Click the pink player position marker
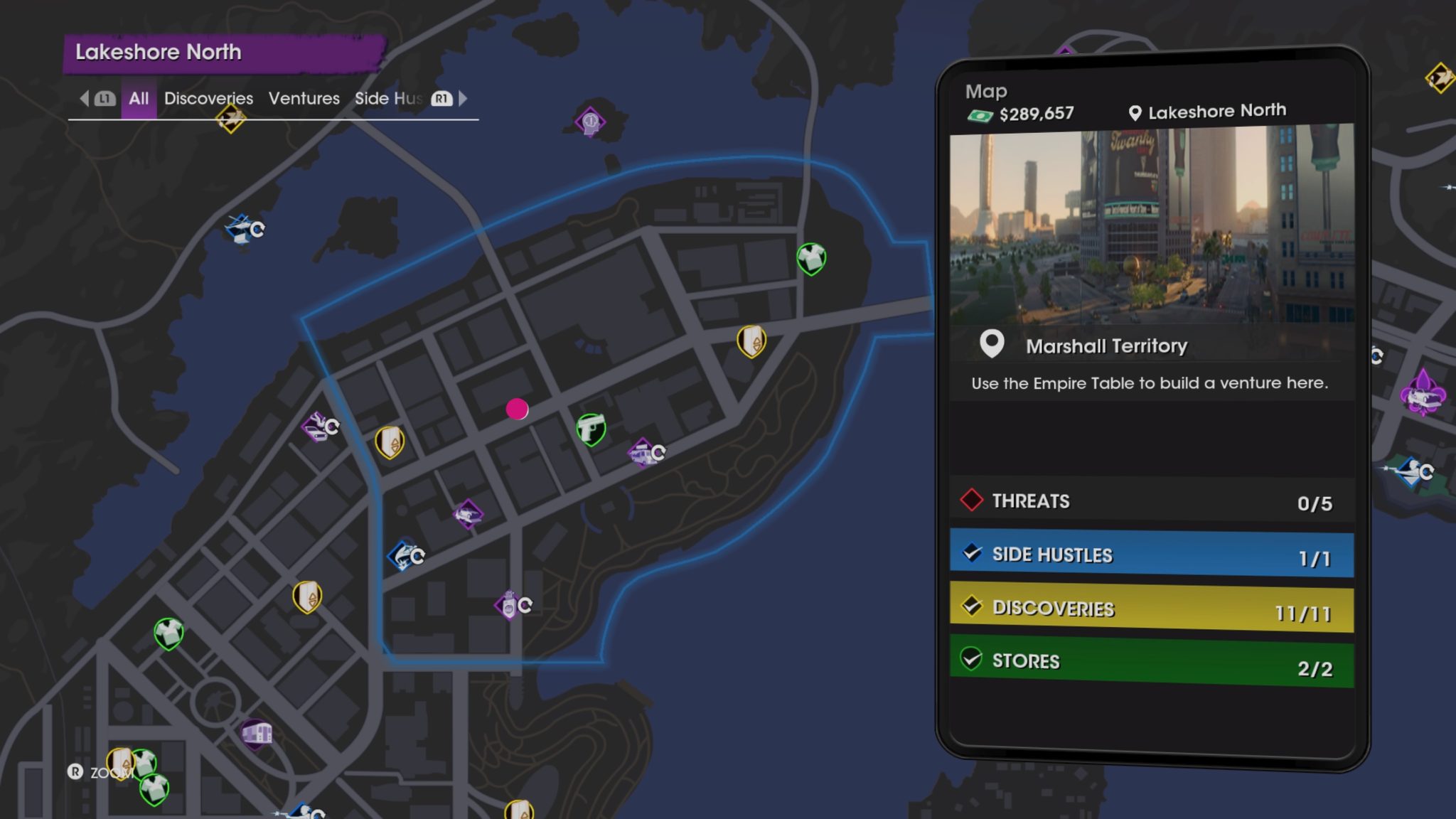 point(516,410)
